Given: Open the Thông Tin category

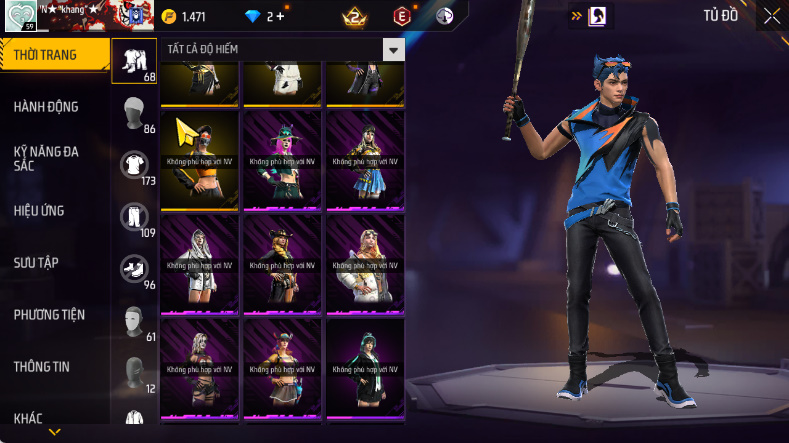Looking at the screenshot, I should [41, 367].
